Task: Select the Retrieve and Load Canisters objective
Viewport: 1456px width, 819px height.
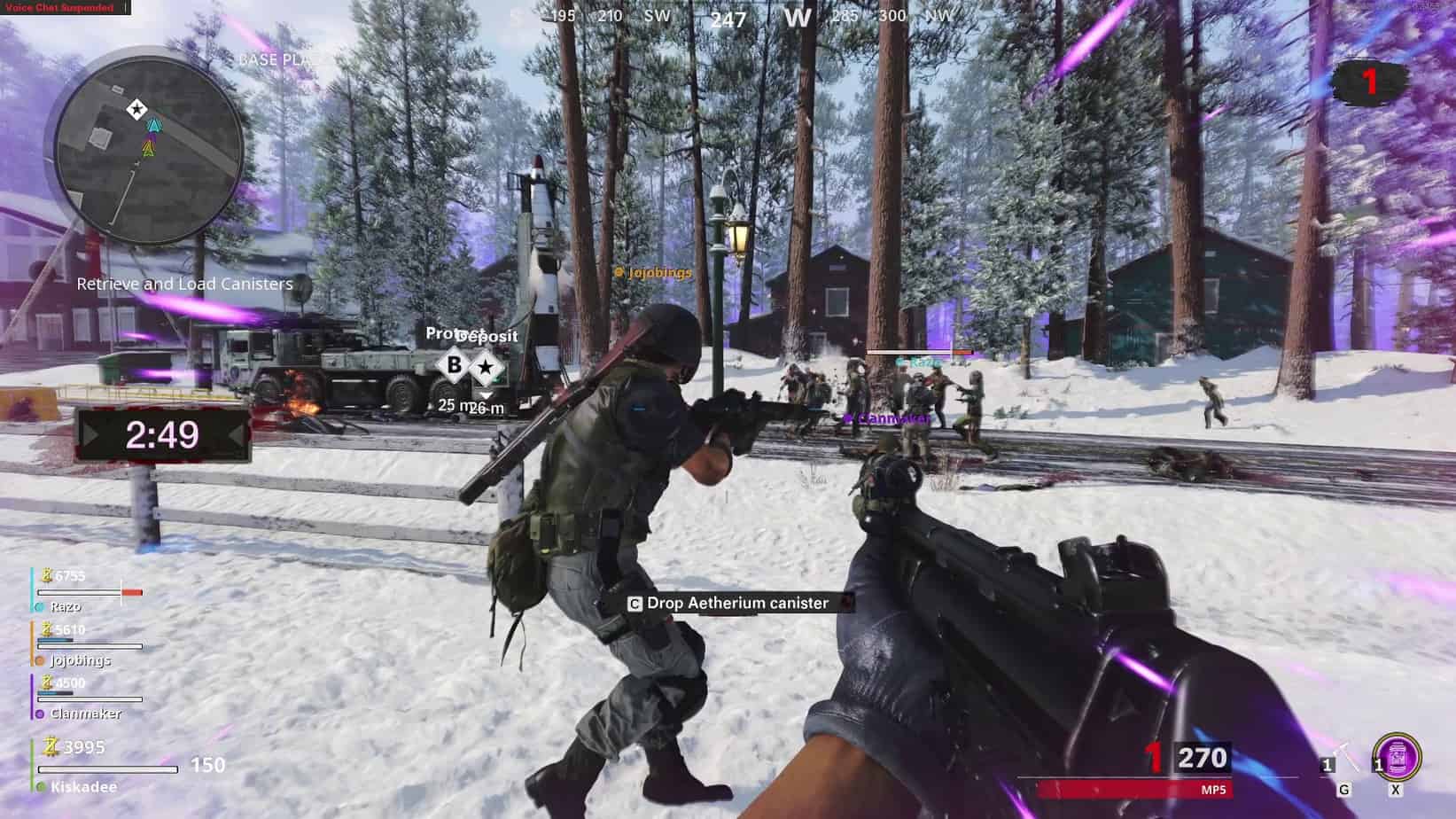Action: point(184,284)
